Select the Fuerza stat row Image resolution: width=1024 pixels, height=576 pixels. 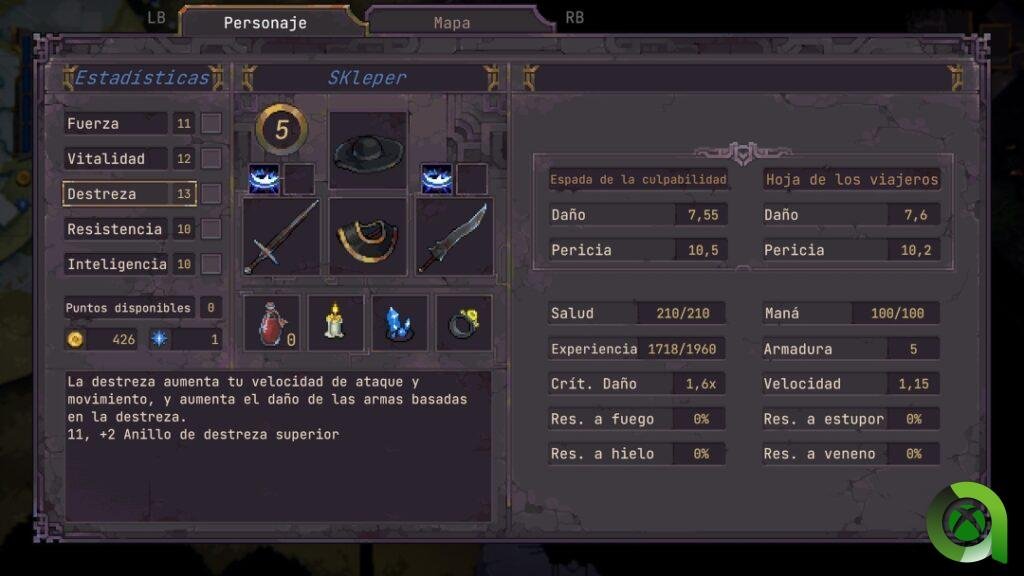[115, 124]
